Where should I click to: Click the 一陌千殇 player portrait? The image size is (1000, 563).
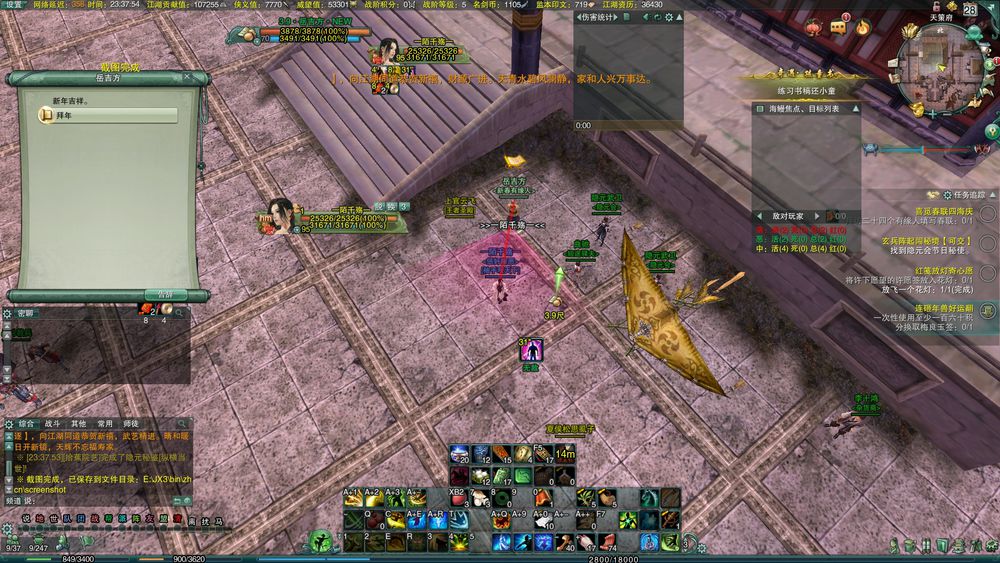point(281,216)
